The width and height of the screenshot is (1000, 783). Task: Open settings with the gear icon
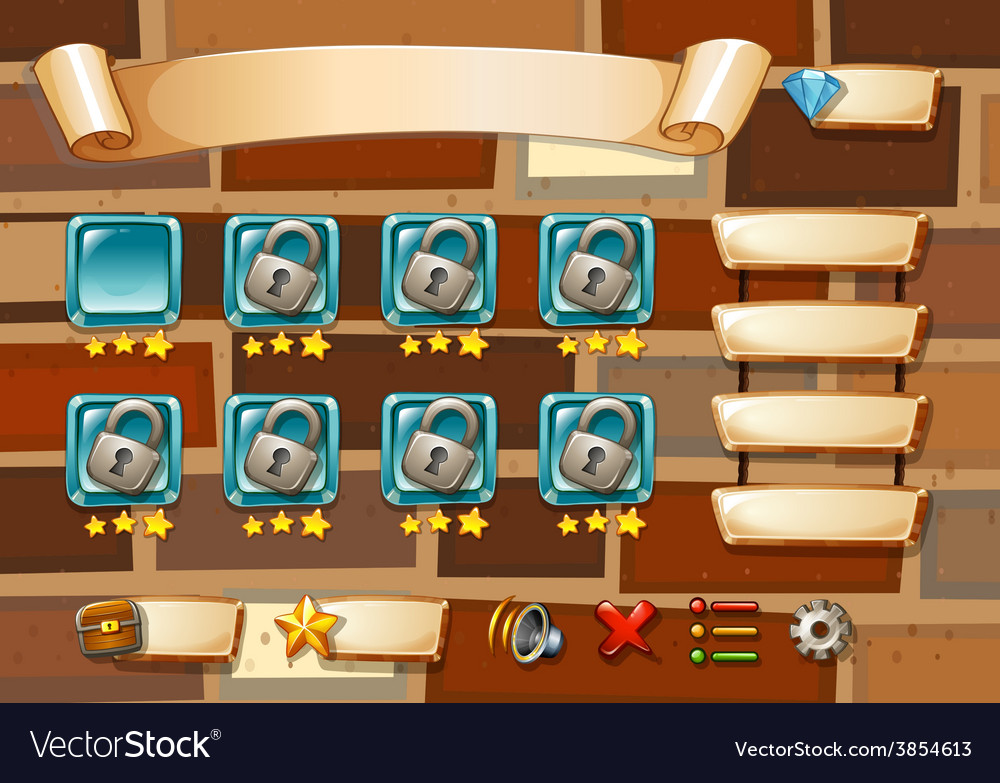820,629
